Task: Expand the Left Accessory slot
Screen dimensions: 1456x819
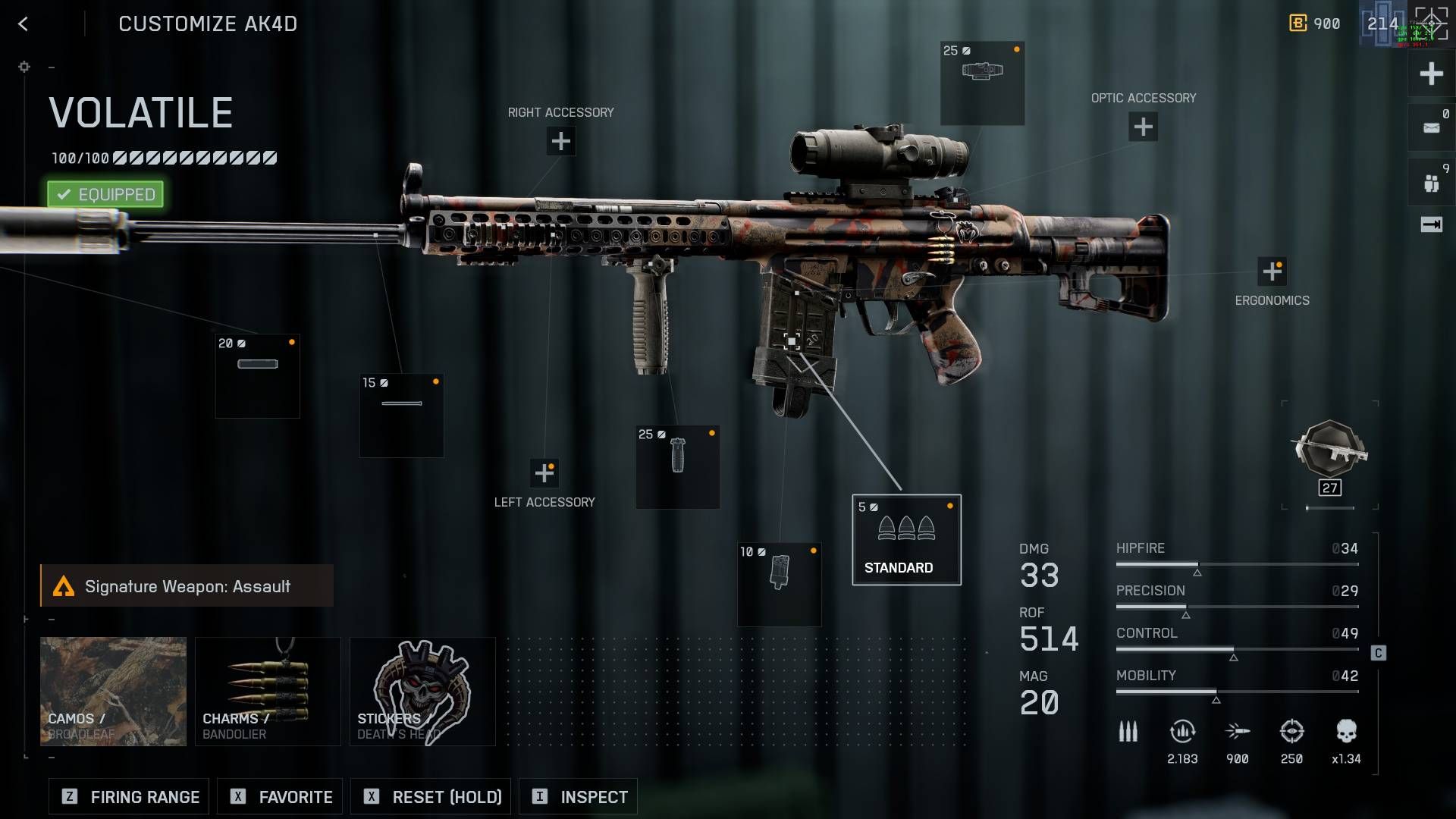Action: click(x=544, y=472)
